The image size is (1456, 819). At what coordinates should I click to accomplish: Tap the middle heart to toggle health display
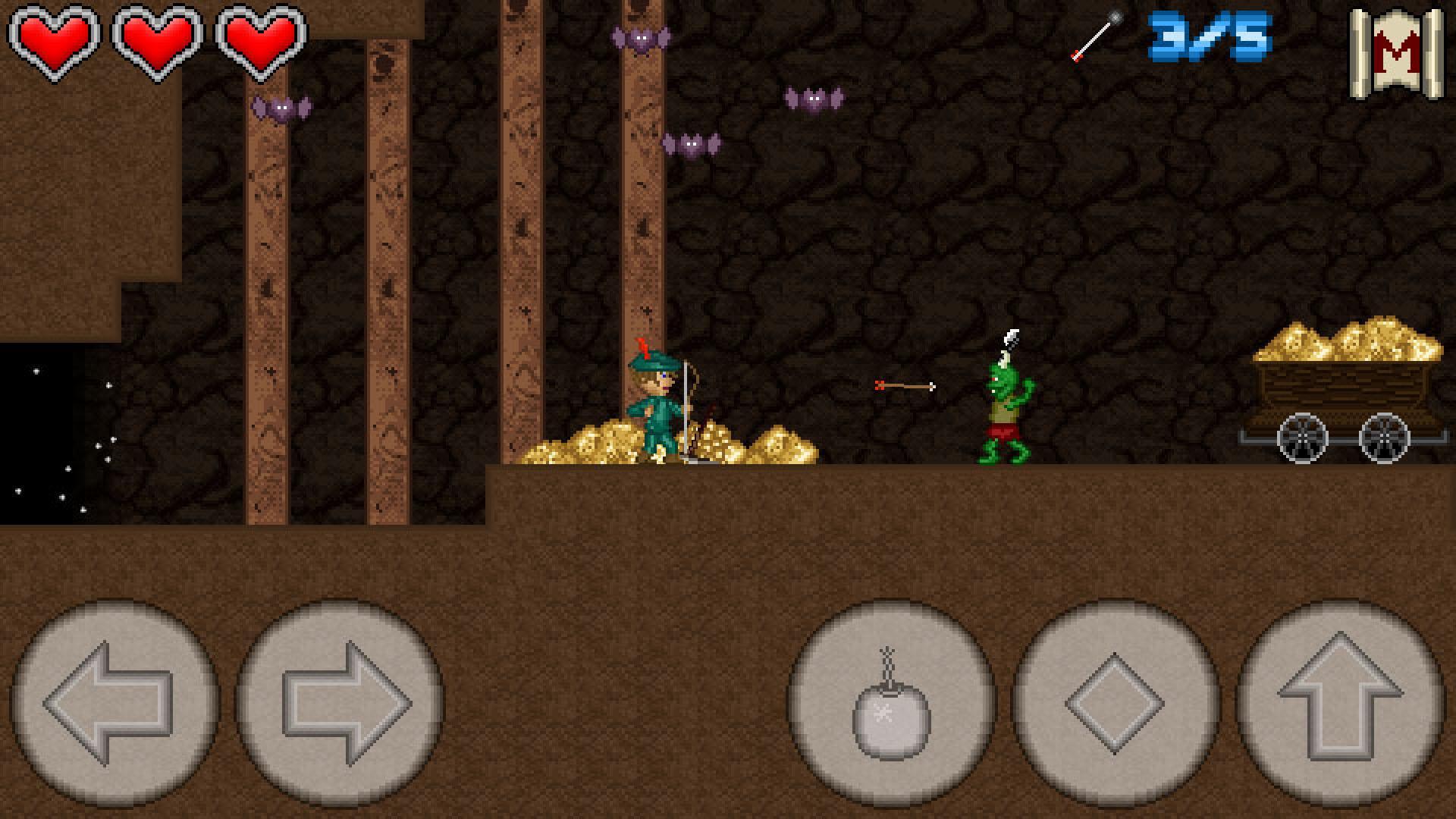click(x=155, y=42)
